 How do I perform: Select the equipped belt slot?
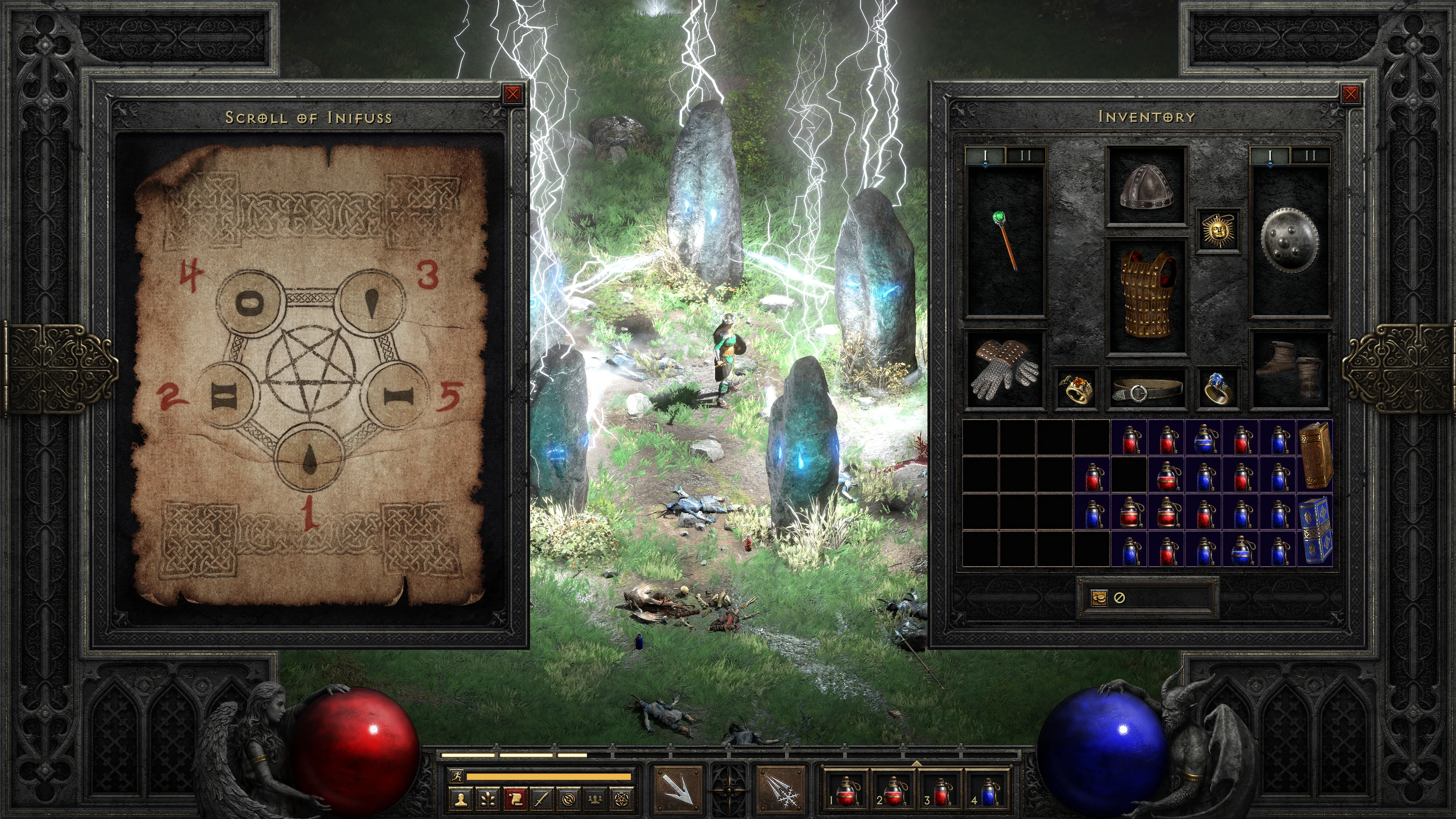tap(1147, 388)
